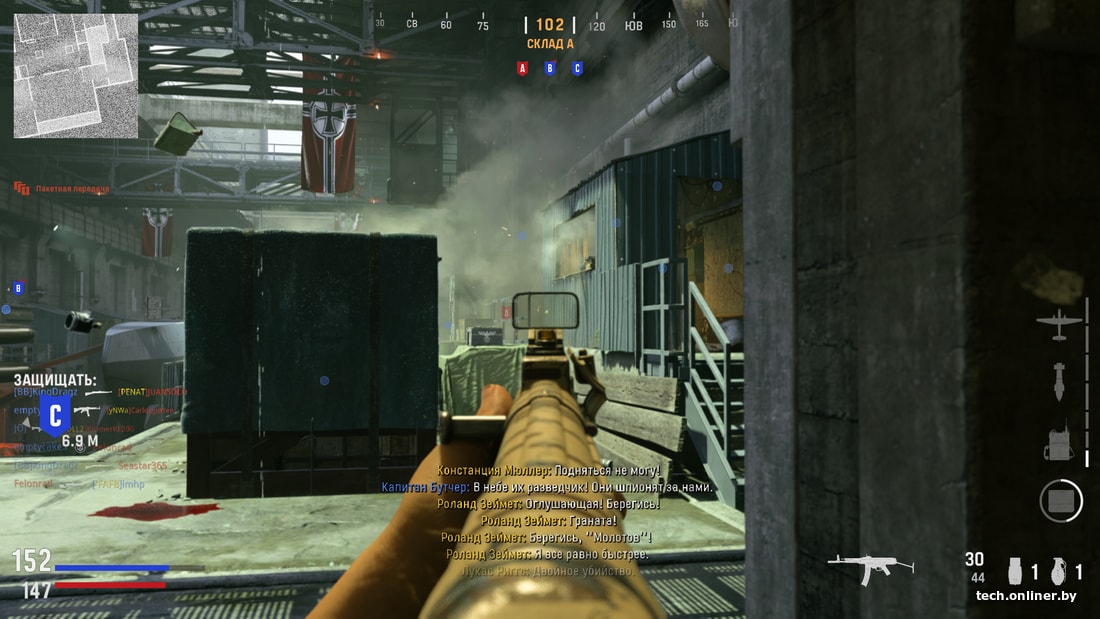Select the blue C flag under the compass
The height and width of the screenshot is (619, 1100).
click(x=577, y=69)
